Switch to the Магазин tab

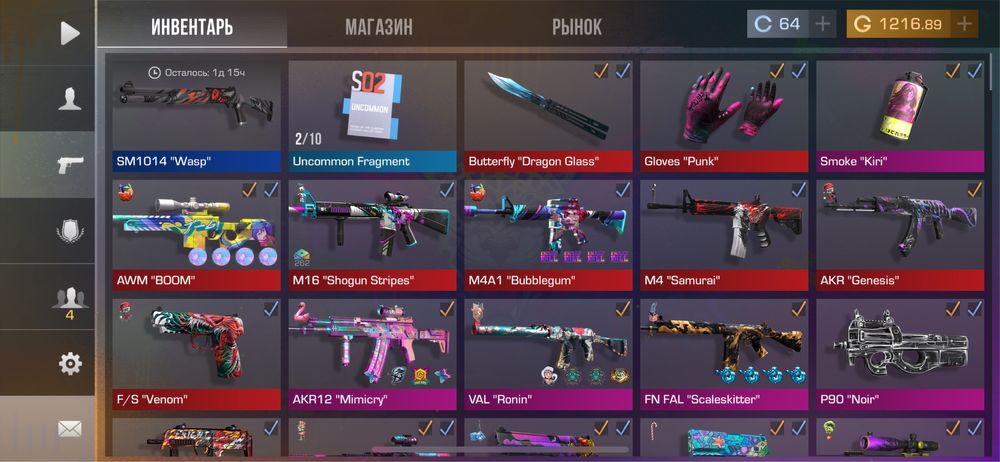(x=379, y=26)
